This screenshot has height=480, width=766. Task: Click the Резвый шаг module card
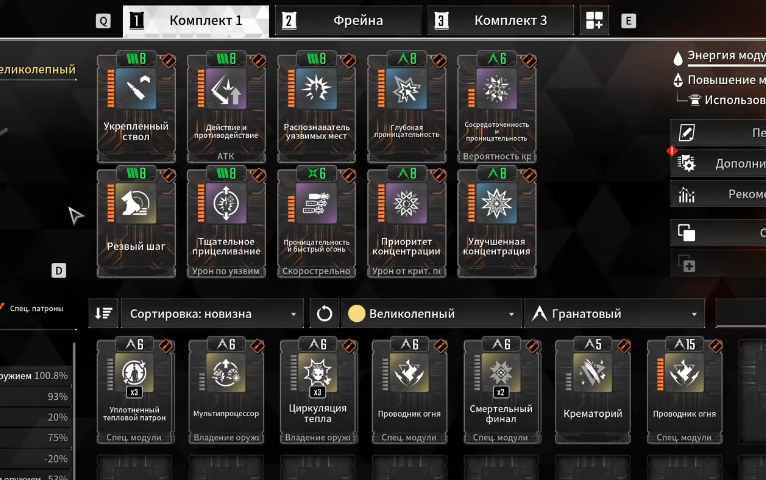[x=136, y=221]
